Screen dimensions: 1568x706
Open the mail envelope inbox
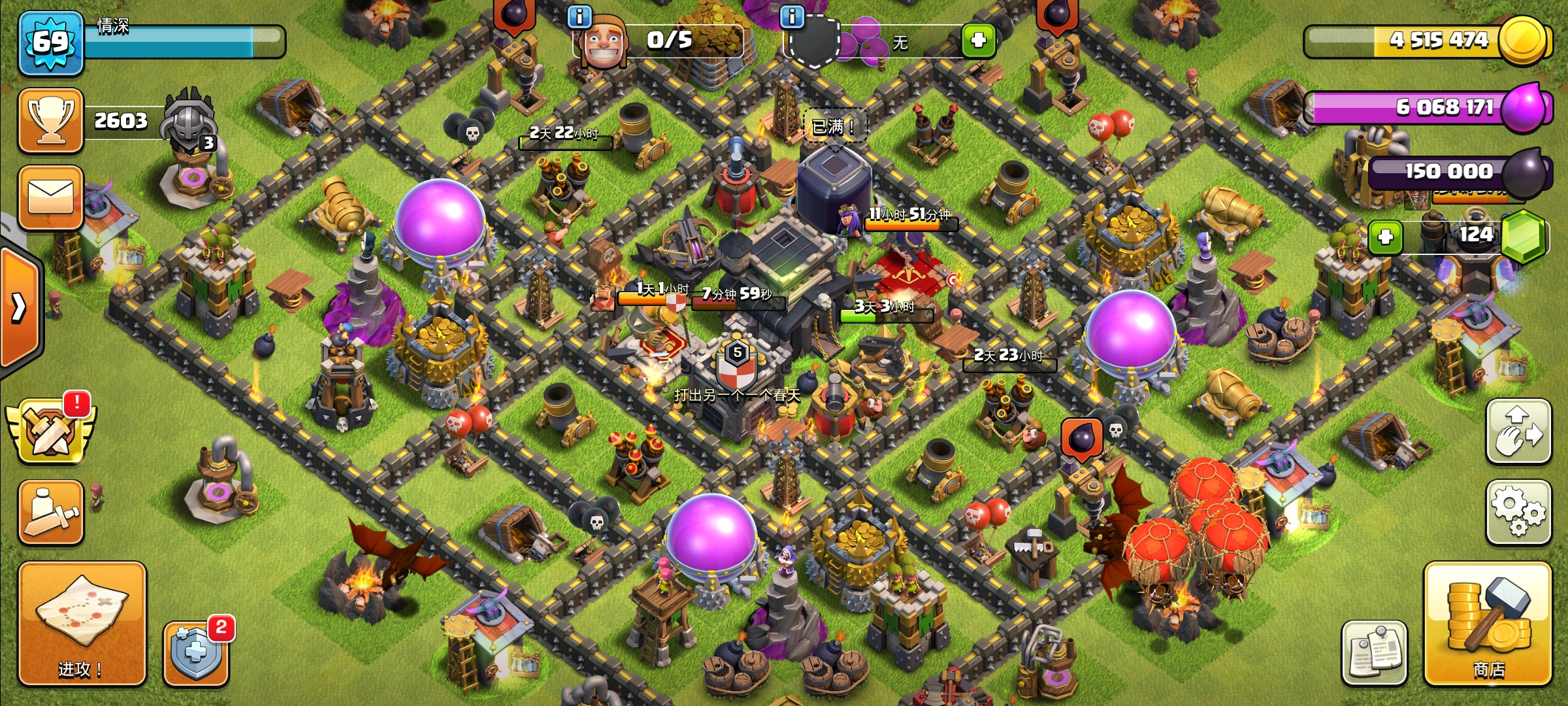[x=51, y=197]
